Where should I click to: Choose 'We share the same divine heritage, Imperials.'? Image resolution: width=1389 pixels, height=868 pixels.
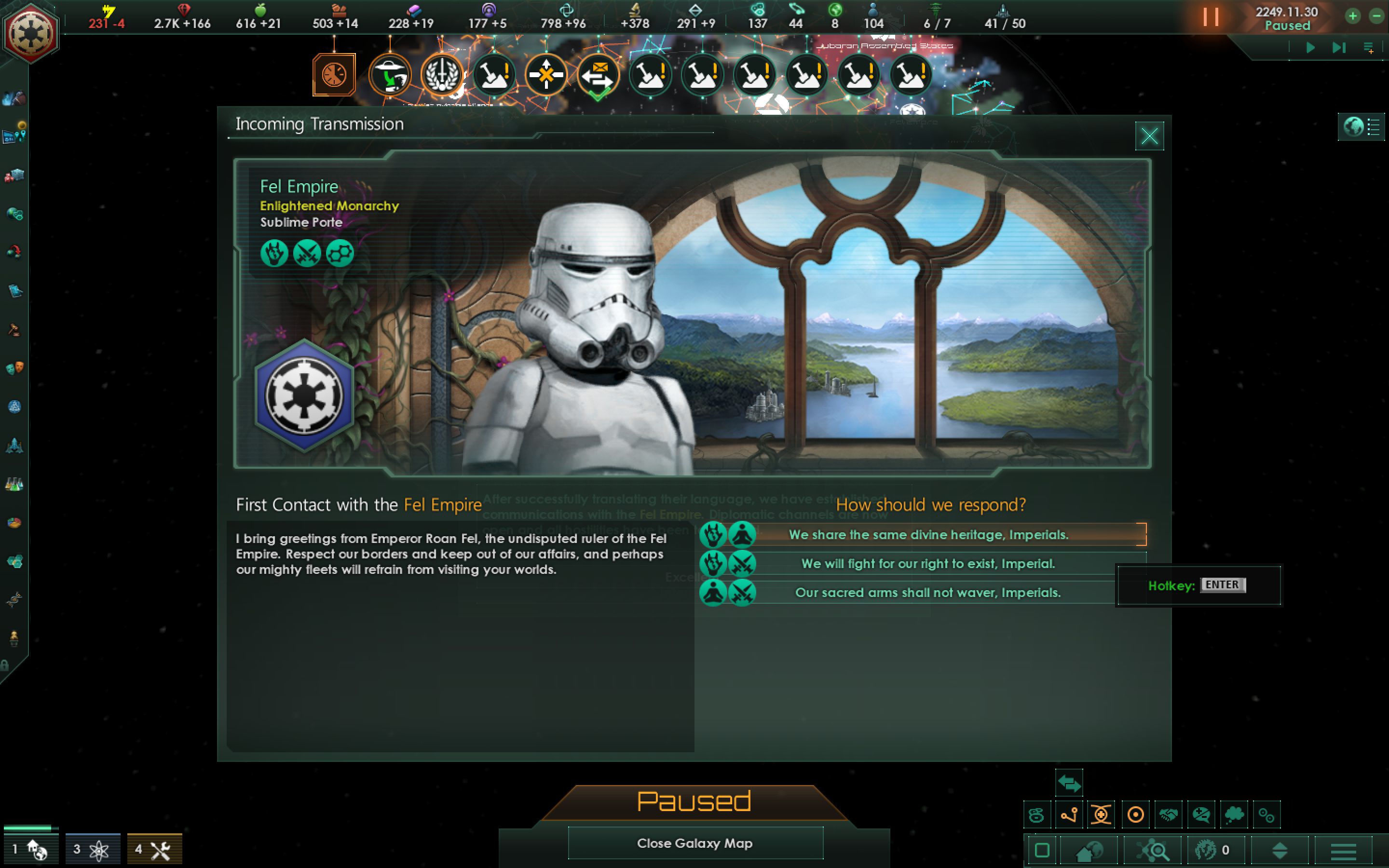[x=929, y=534]
